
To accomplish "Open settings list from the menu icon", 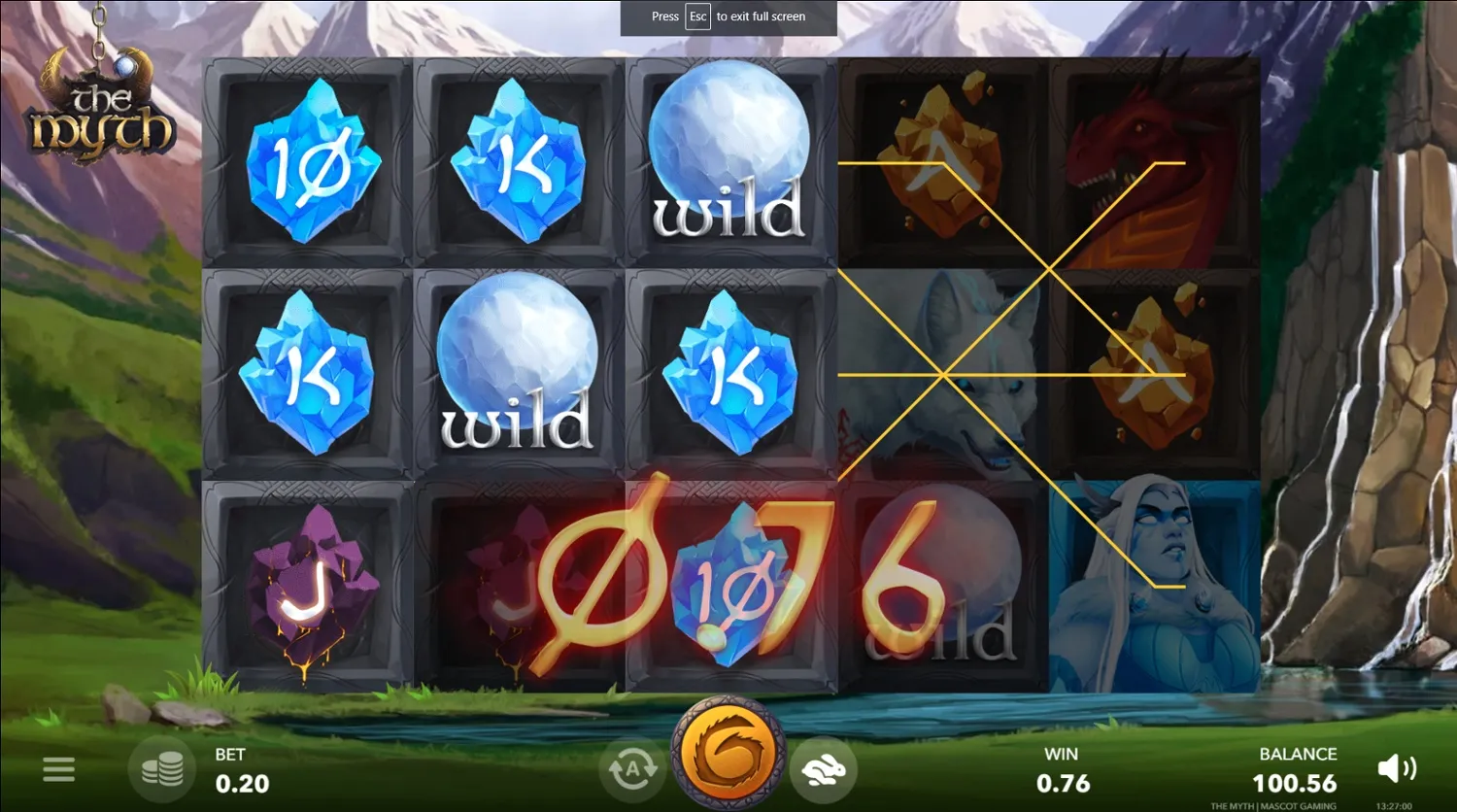I will point(58,768).
